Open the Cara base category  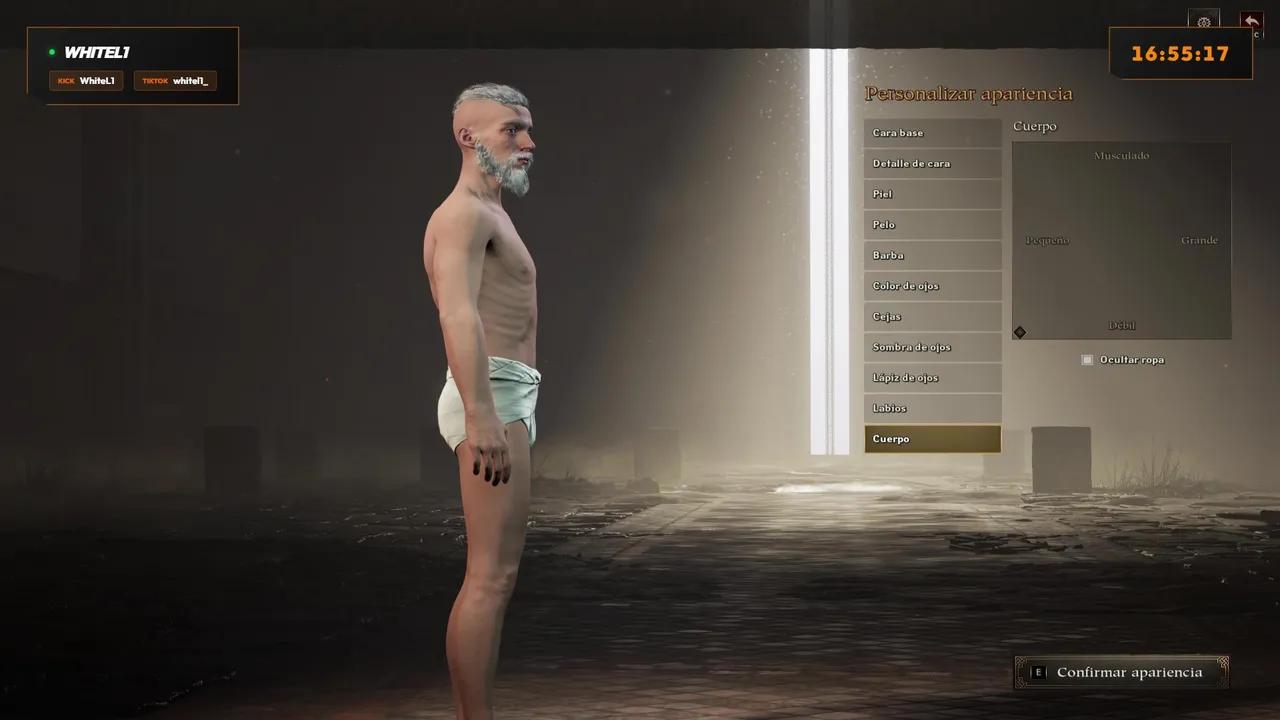(932, 132)
